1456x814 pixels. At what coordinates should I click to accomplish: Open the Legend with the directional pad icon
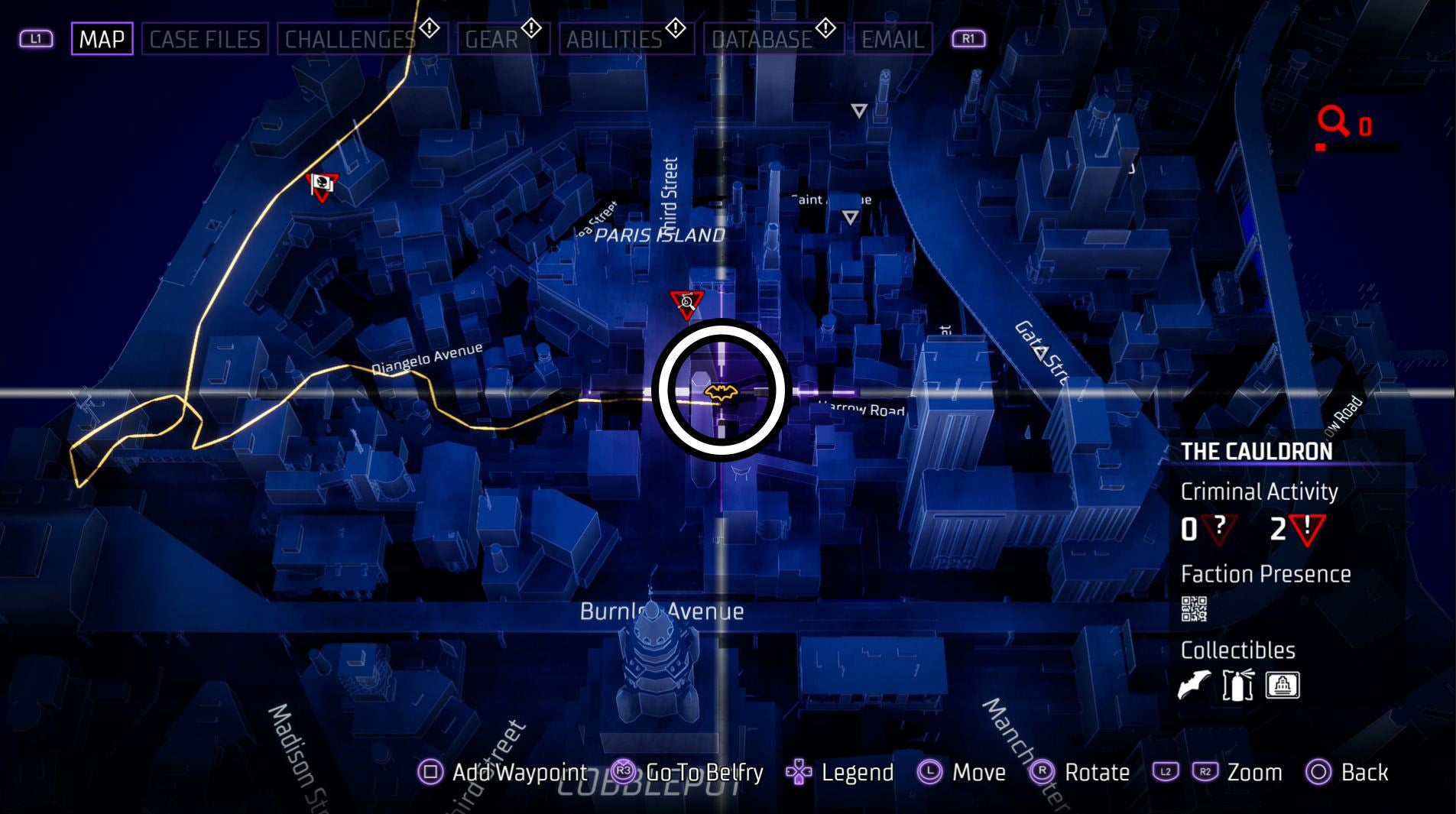click(797, 773)
